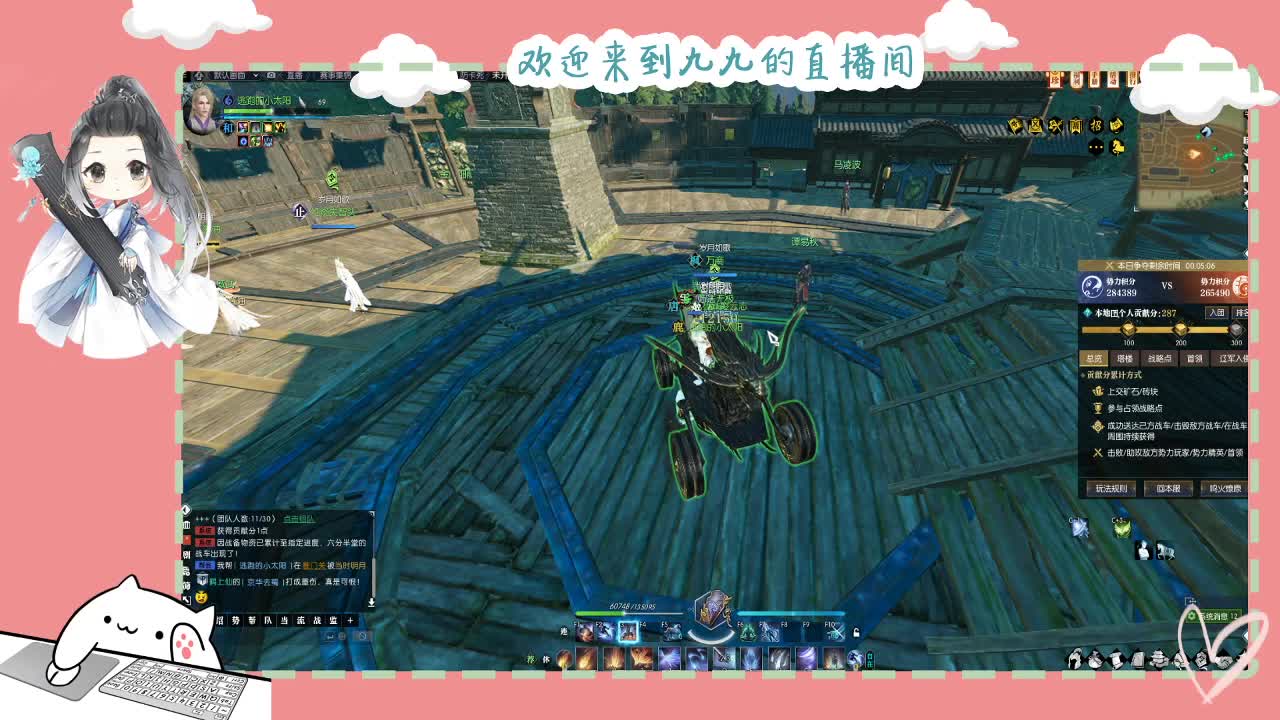
Task: Select the skill in the F4 hotkey slot
Action: click(x=648, y=633)
